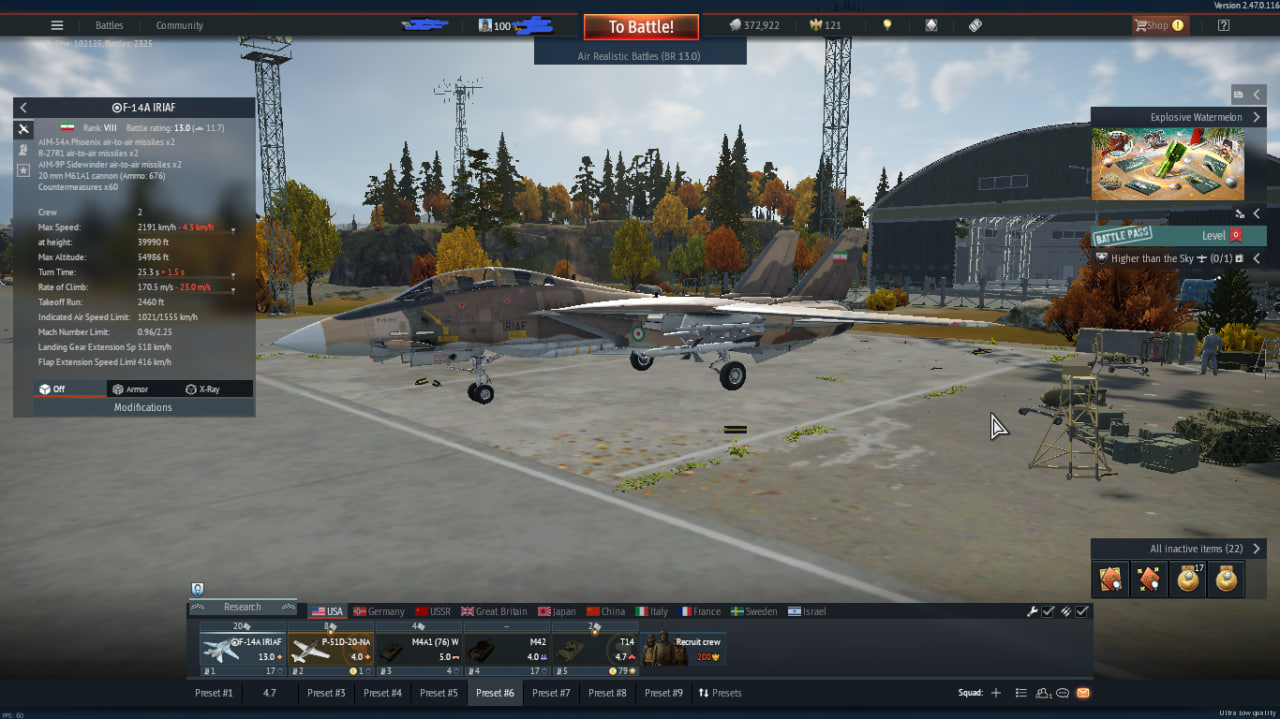Select the T14 tank slot

595,650
